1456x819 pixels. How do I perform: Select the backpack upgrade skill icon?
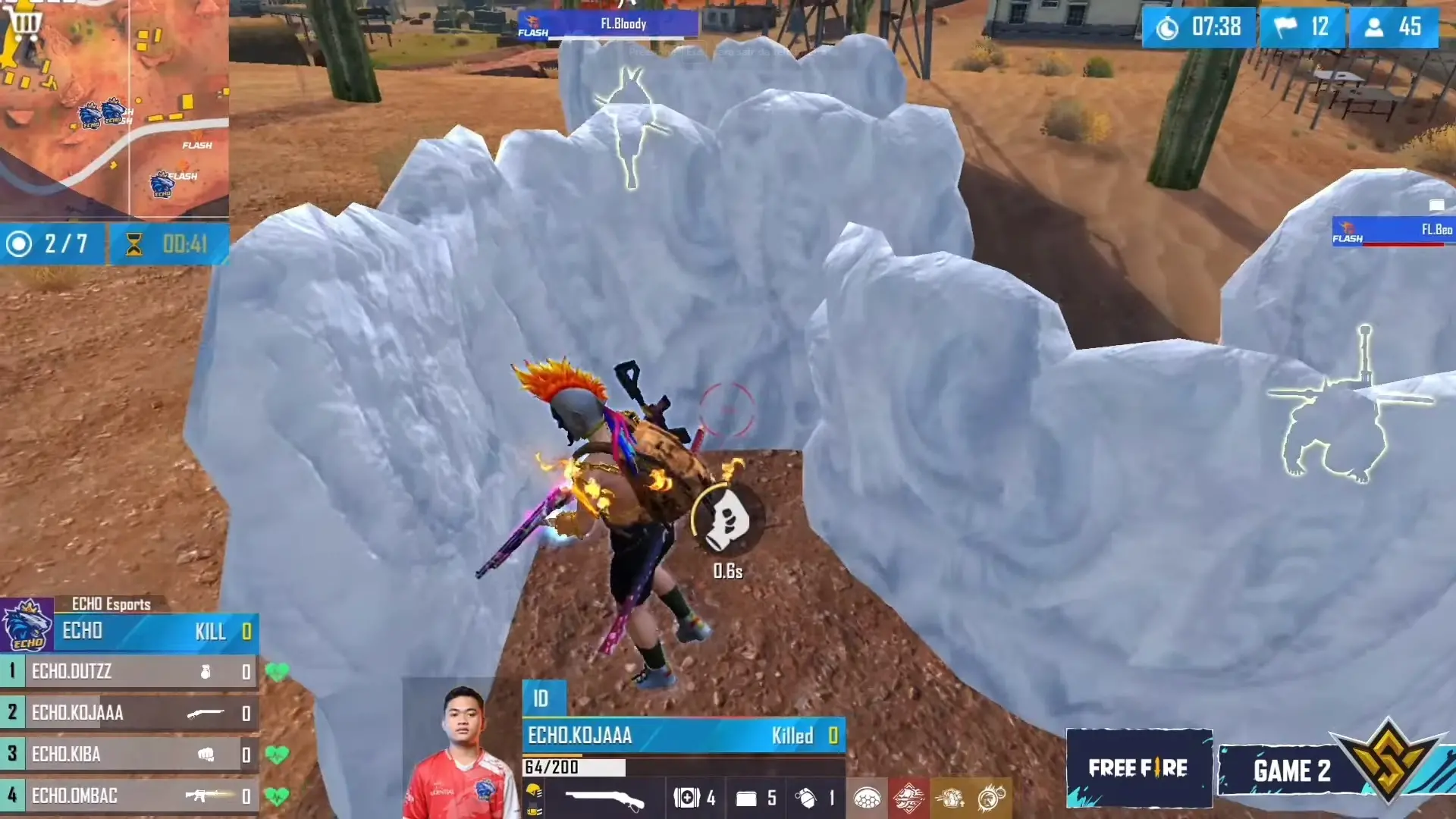tap(949, 798)
